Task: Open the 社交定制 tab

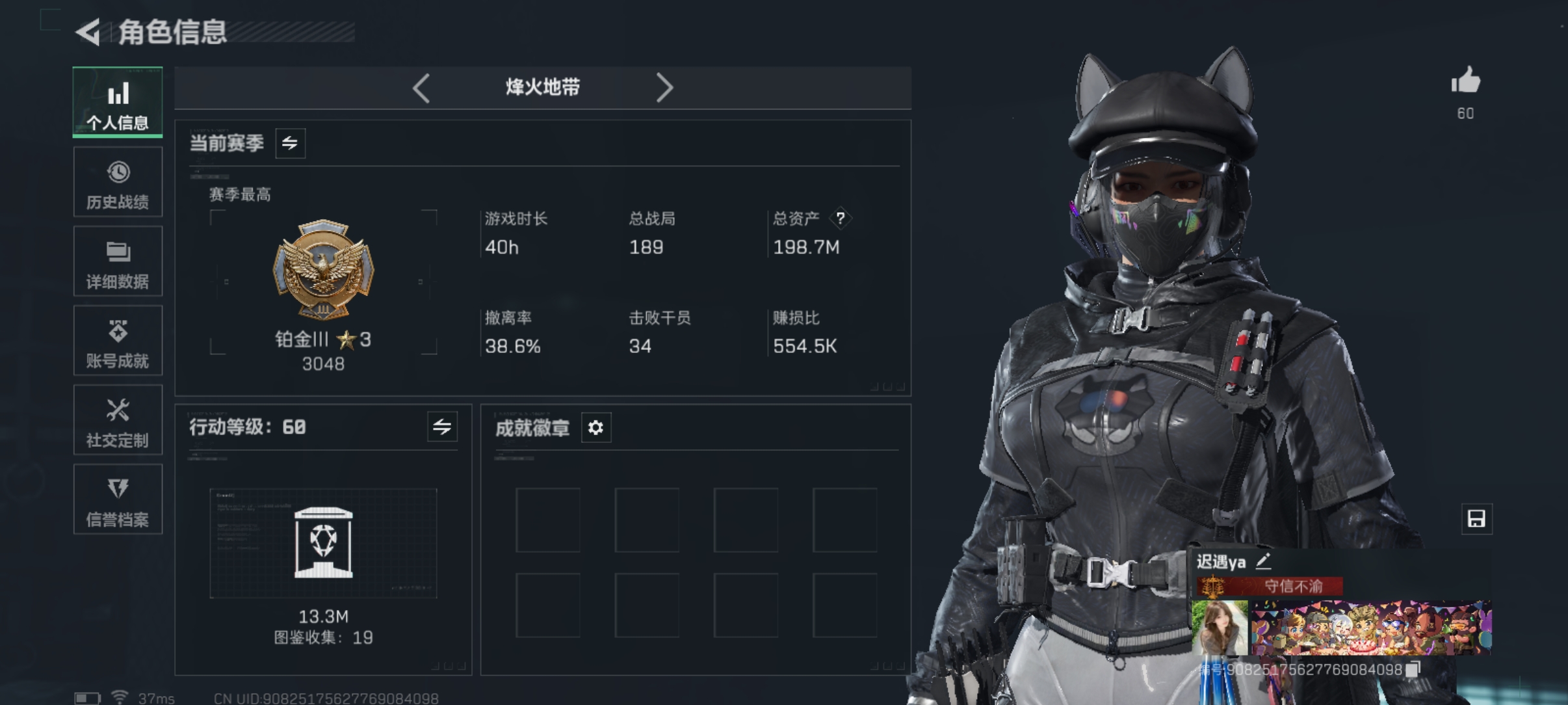Action: [x=118, y=420]
